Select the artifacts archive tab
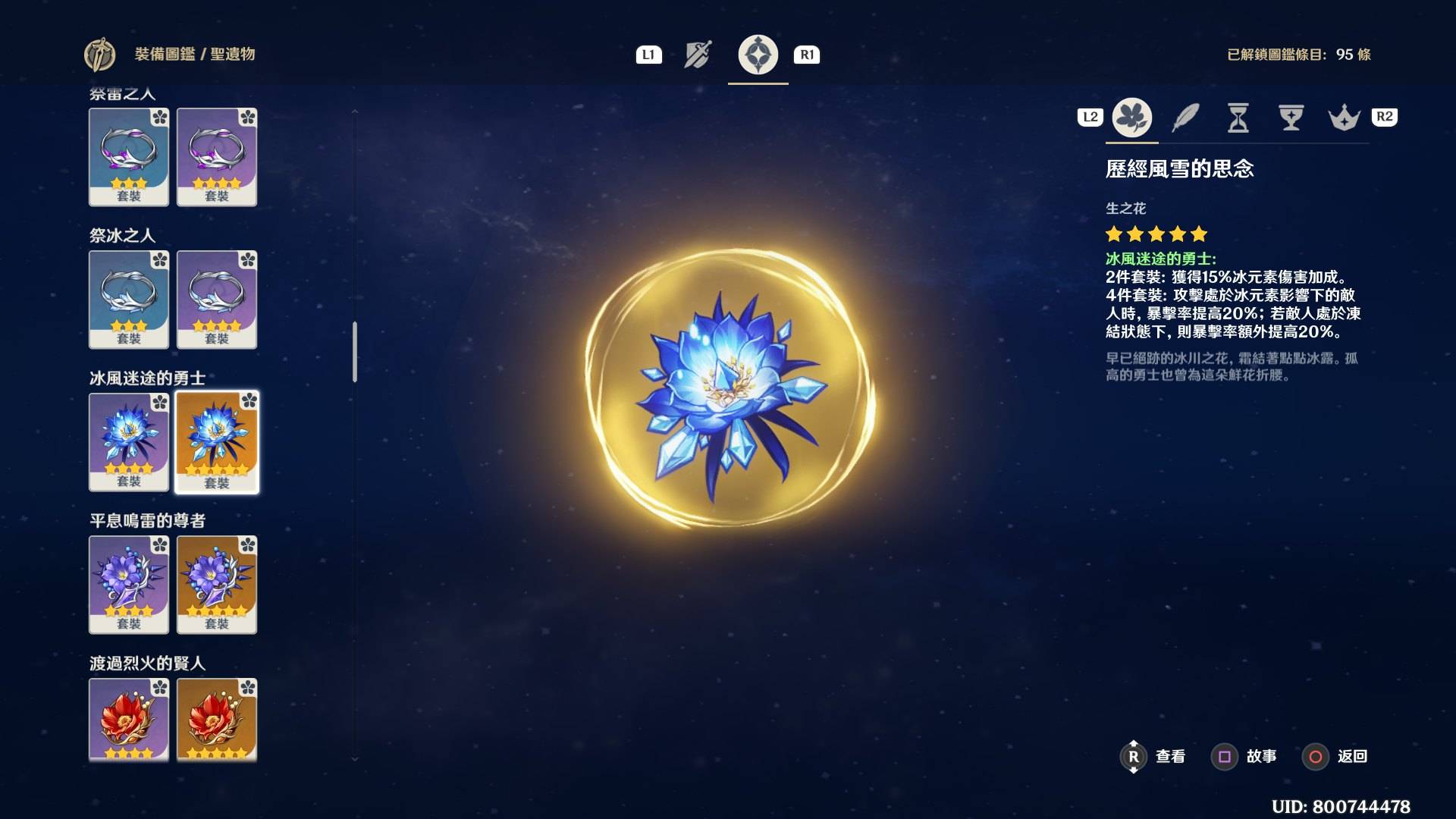This screenshot has width=1456, height=819. [x=758, y=55]
